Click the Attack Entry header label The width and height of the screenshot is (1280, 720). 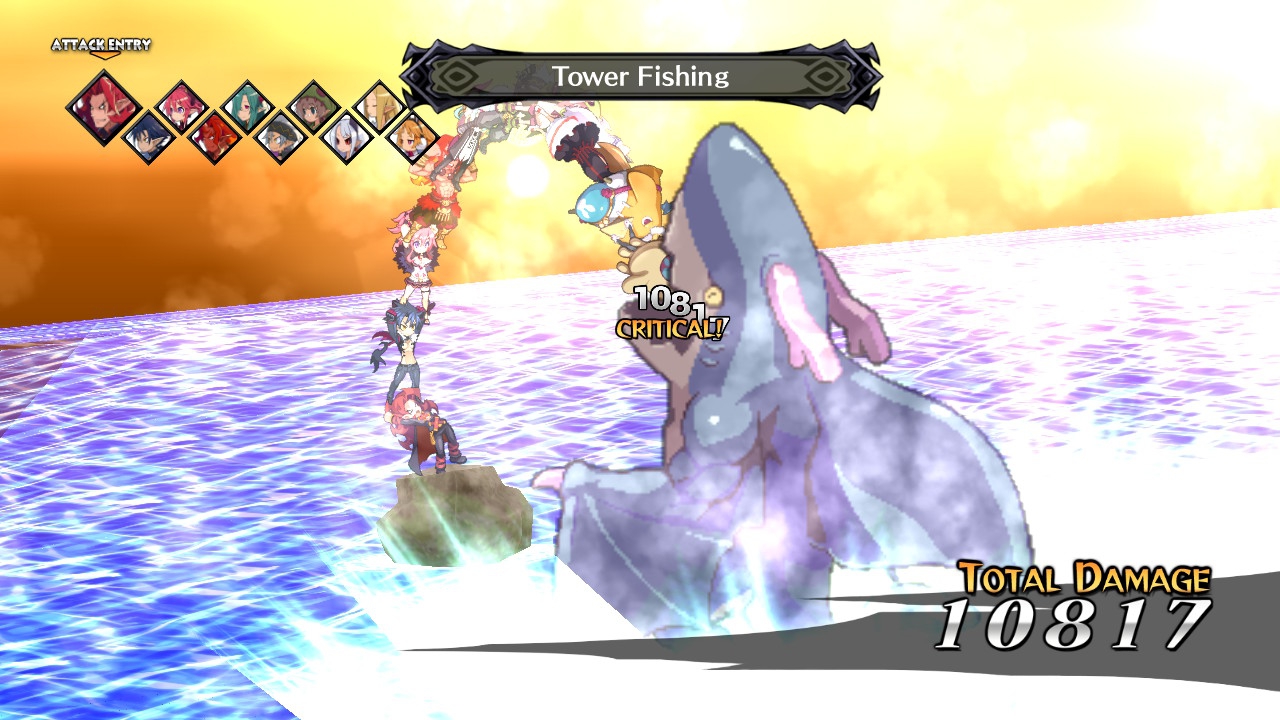tap(101, 45)
